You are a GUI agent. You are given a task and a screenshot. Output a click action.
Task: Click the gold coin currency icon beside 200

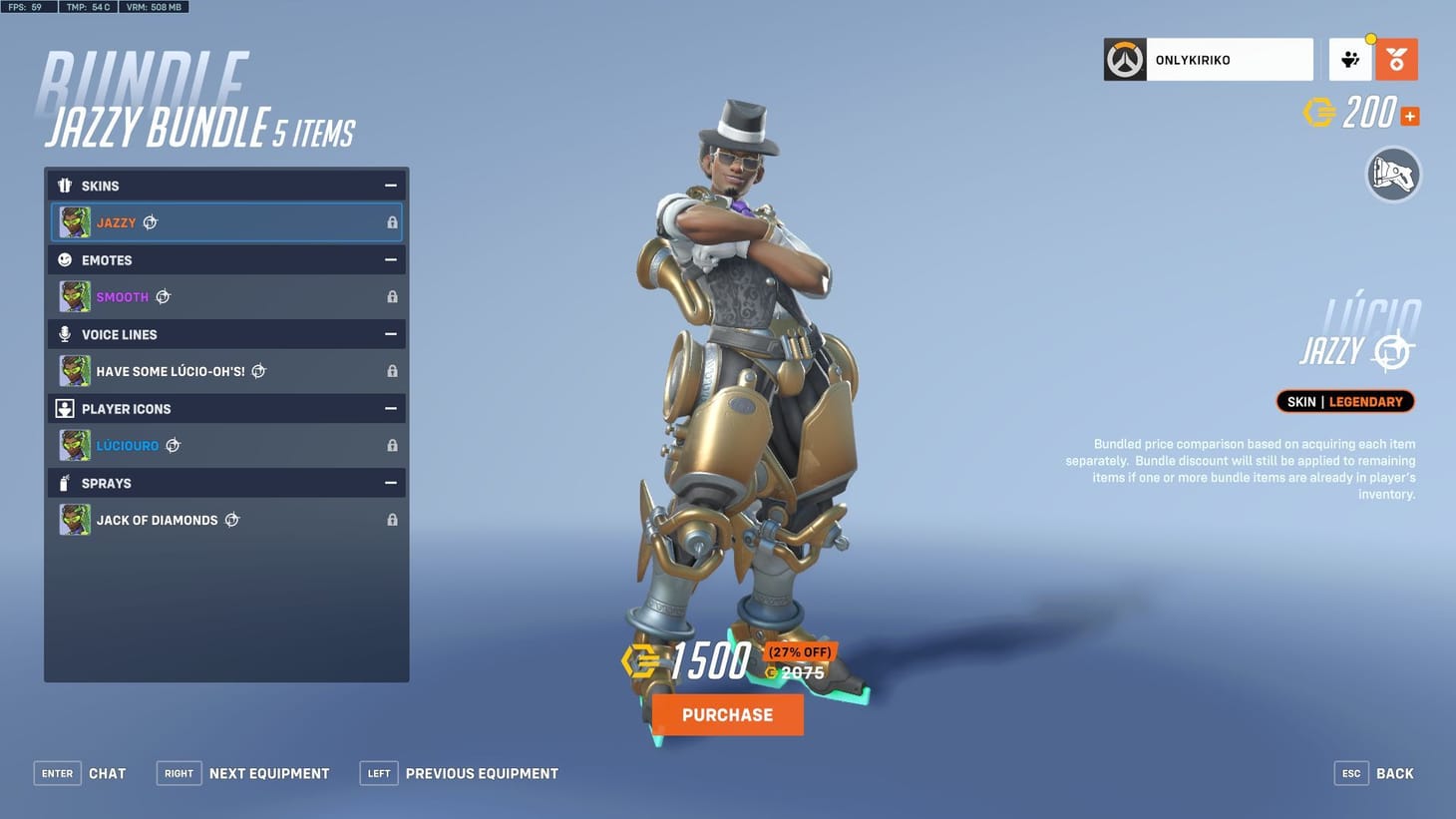click(x=1321, y=113)
